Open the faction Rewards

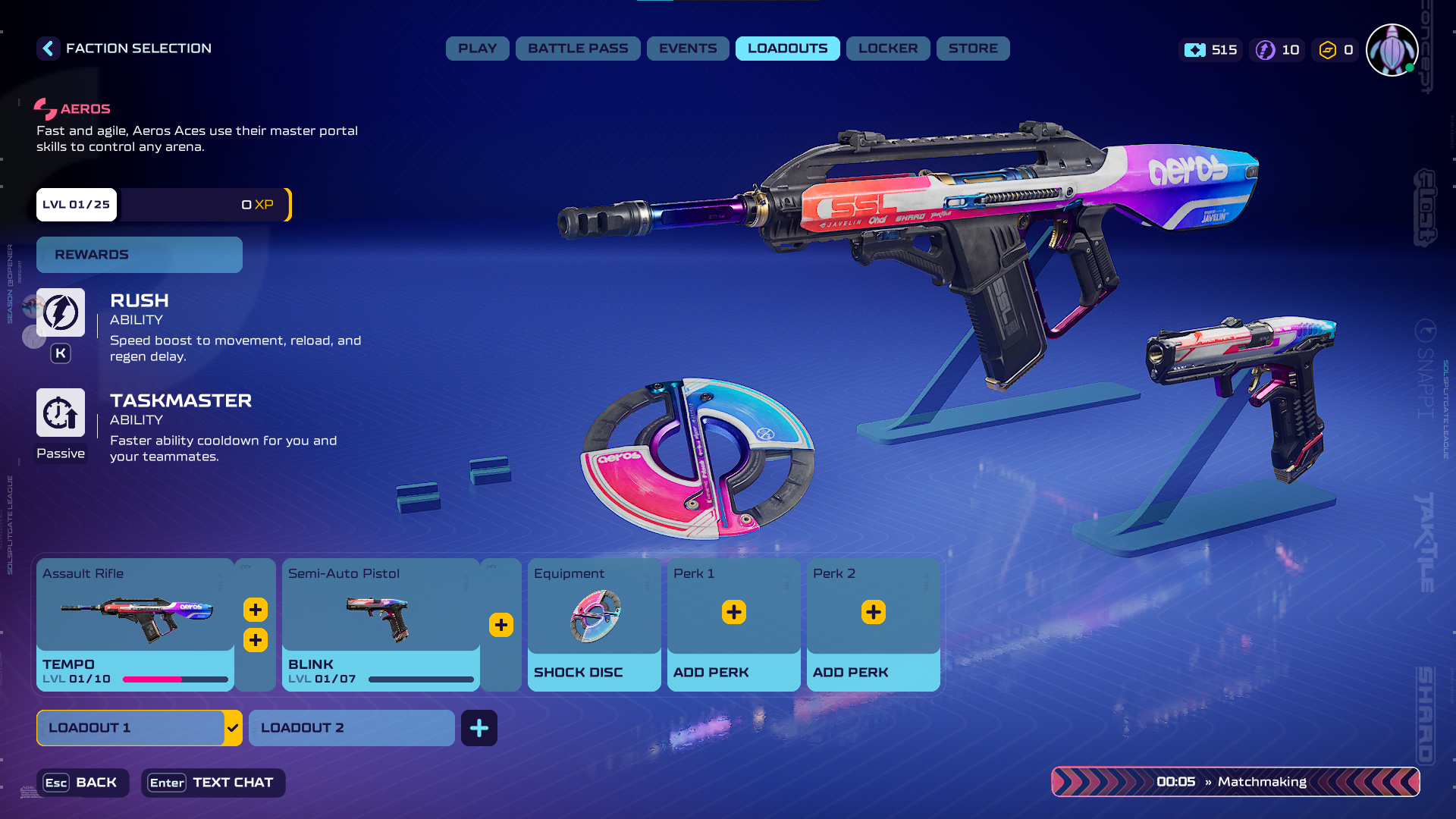[140, 255]
